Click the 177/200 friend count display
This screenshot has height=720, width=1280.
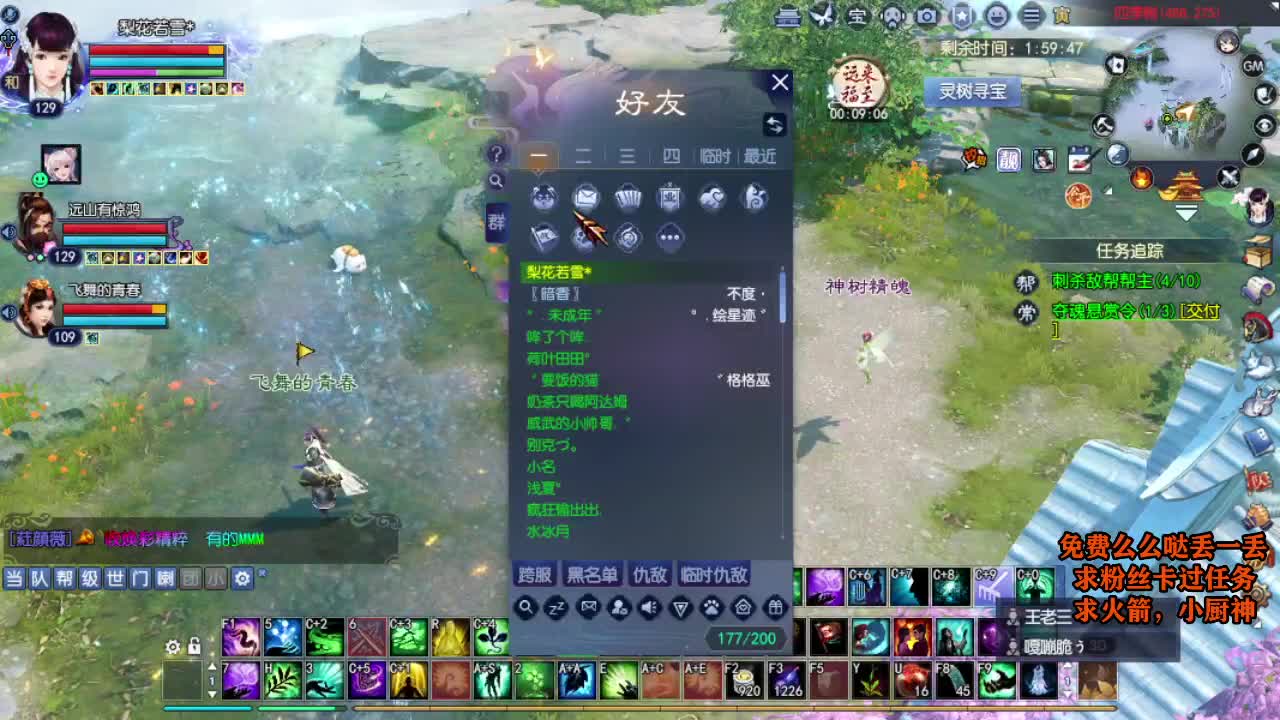click(746, 636)
